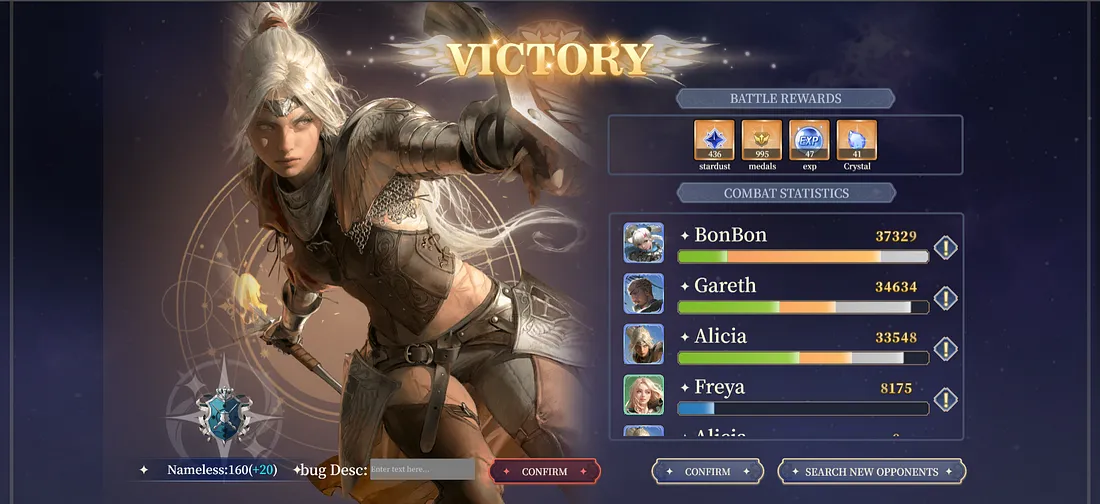This screenshot has height=504, width=1100.
Task: Show details via BonBon's exclamation icon
Action: [945, 248]
